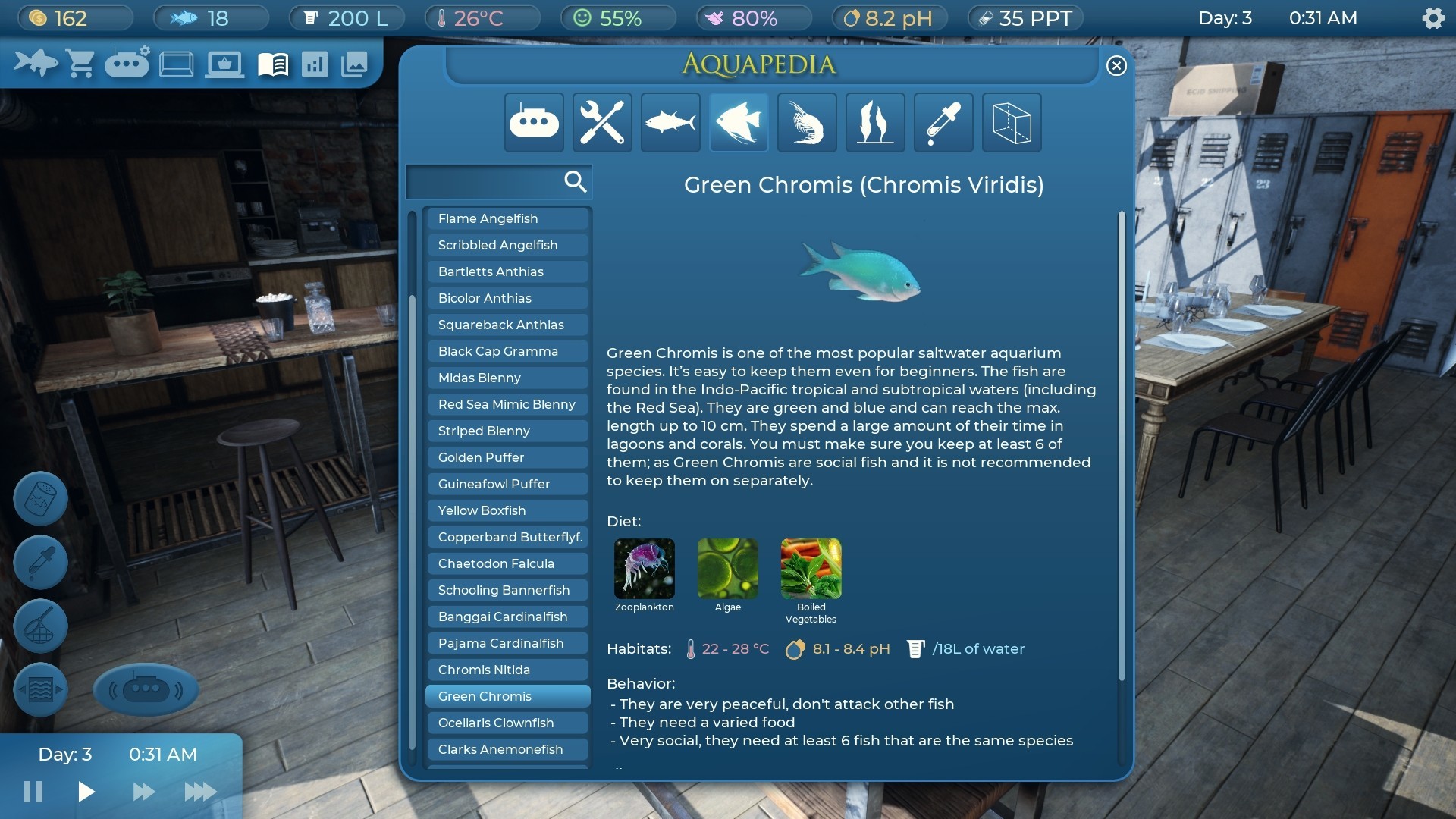Image resolution: width=1456 pixels, height=819 pixels.
Task: Call the submarine with the sonar button
Action: pos(146,689)
